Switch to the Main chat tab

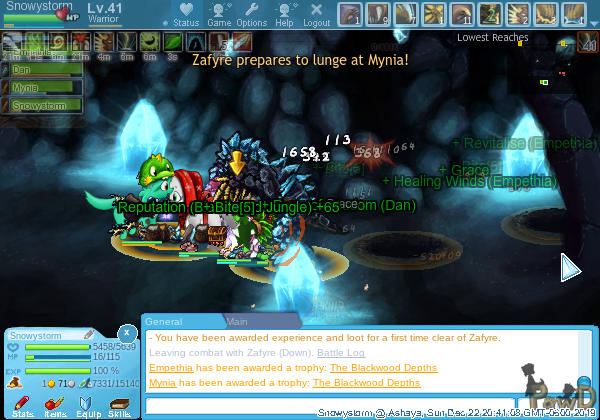pyautogui.click(x=237, y=322)
